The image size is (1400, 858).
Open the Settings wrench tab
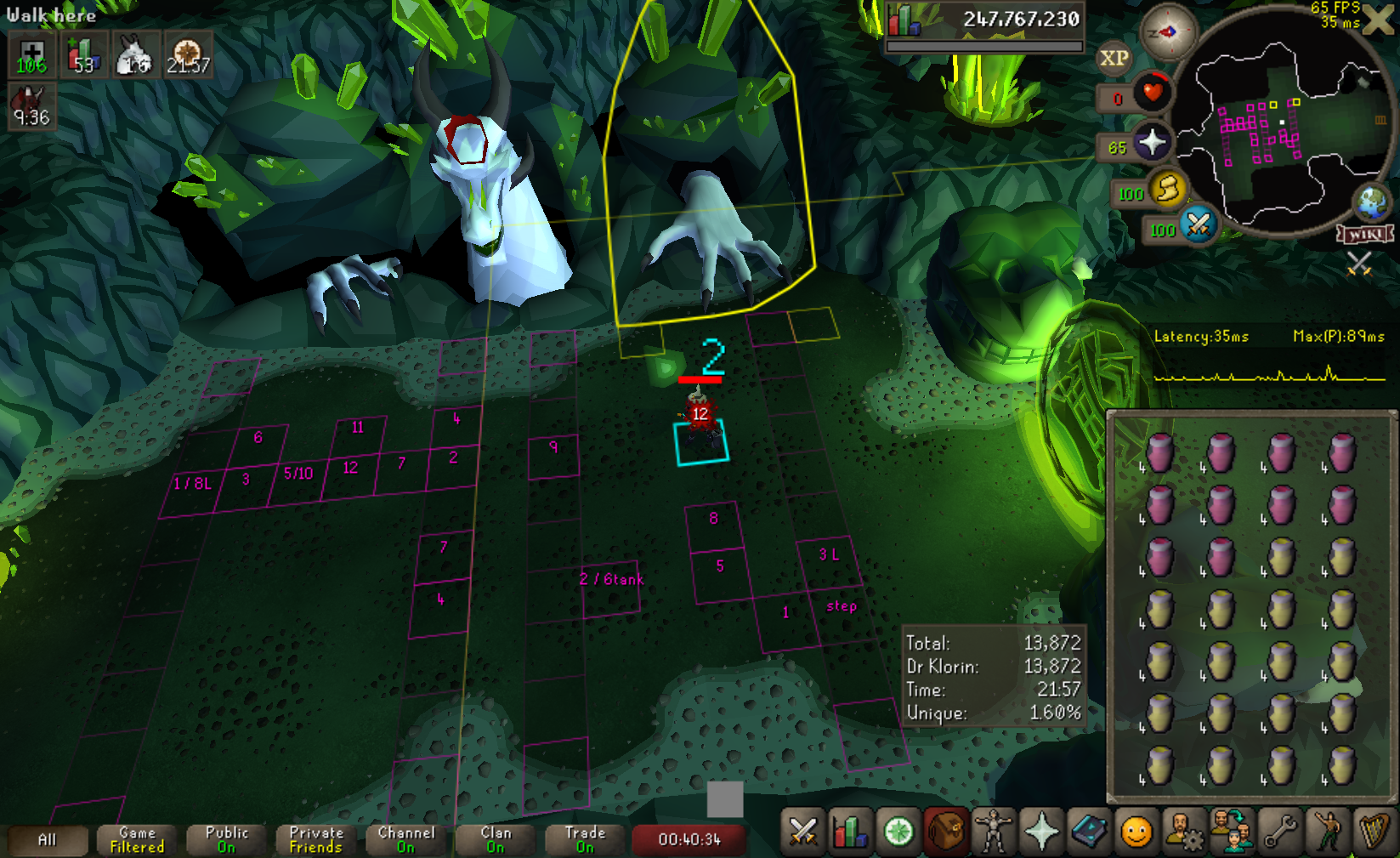pyautogui.click(x=1279, y=831)
